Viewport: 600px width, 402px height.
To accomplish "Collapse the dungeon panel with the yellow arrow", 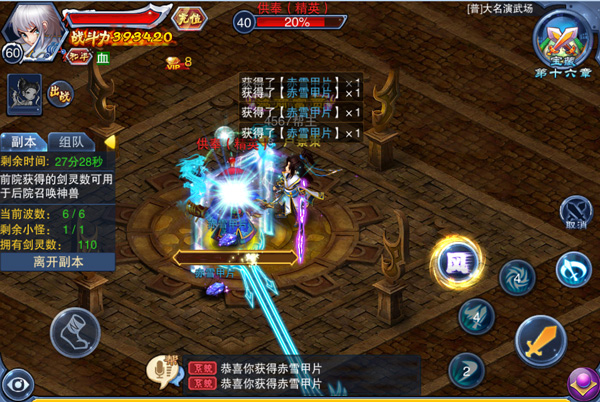I will 109,142.
